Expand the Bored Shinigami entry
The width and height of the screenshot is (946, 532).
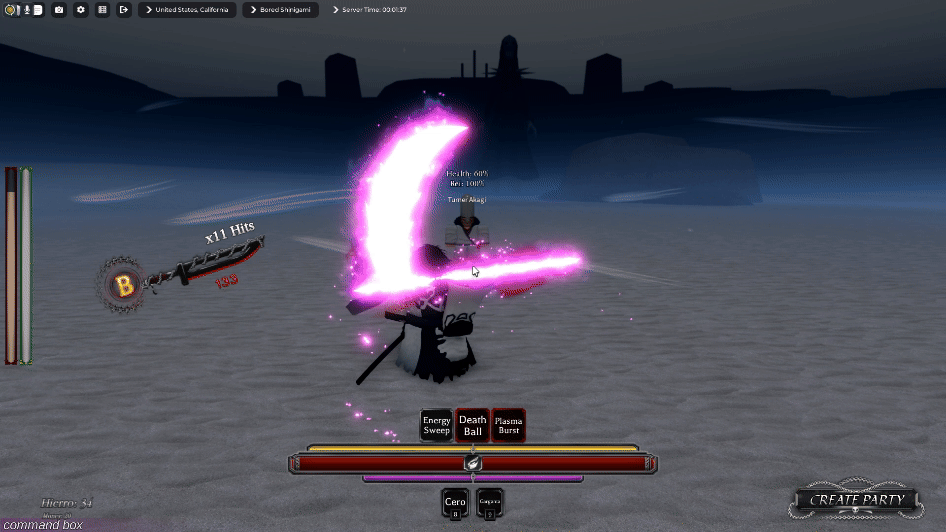click(280, 10)
